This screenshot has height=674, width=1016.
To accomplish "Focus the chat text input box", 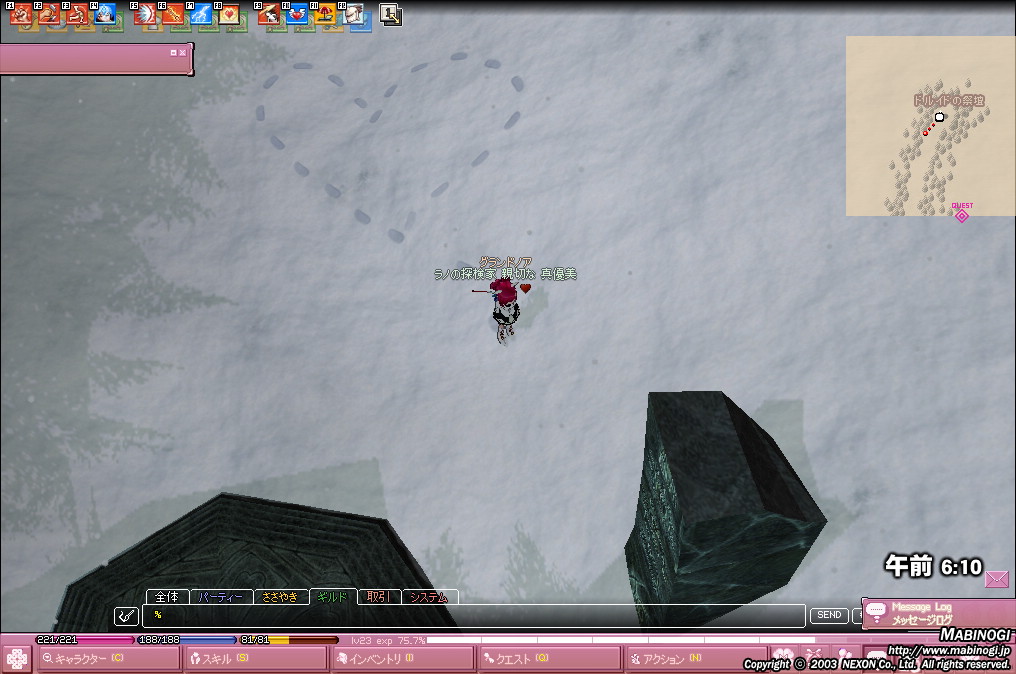I will (475, 615).
